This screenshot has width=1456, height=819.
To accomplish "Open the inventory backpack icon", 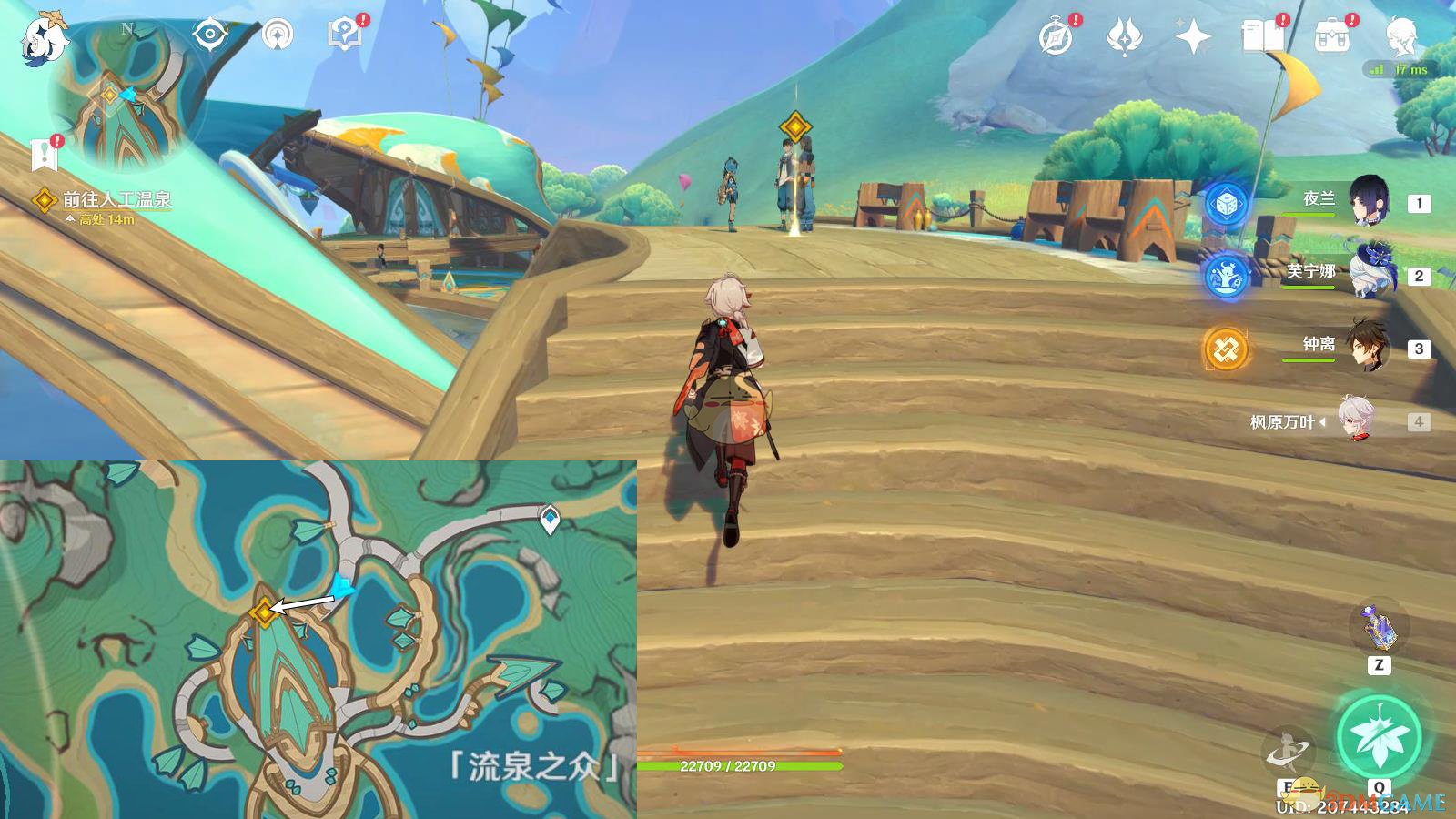I will pyautogui.click(x=1331, y=37).
